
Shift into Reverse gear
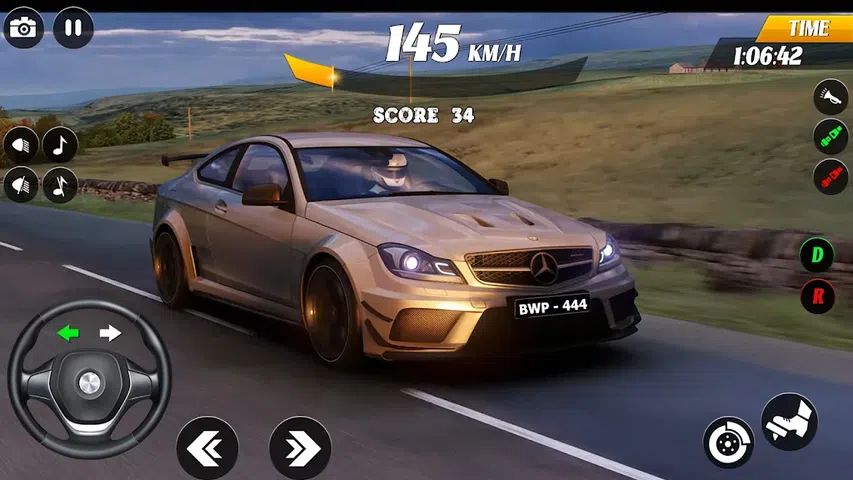tap(817, 296)
